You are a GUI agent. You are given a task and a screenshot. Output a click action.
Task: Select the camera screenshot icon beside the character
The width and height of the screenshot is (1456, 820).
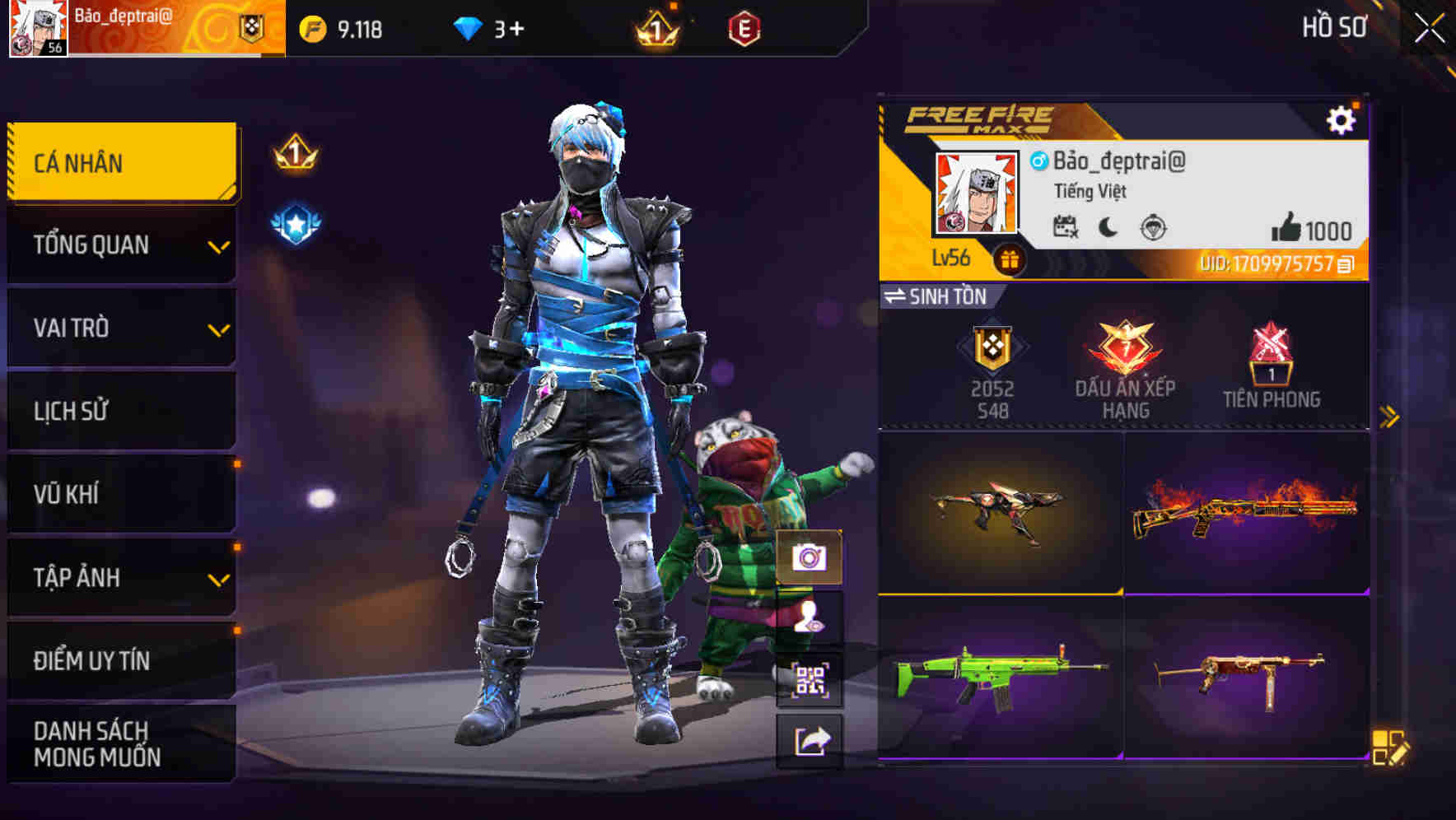(x=810, y=557)
